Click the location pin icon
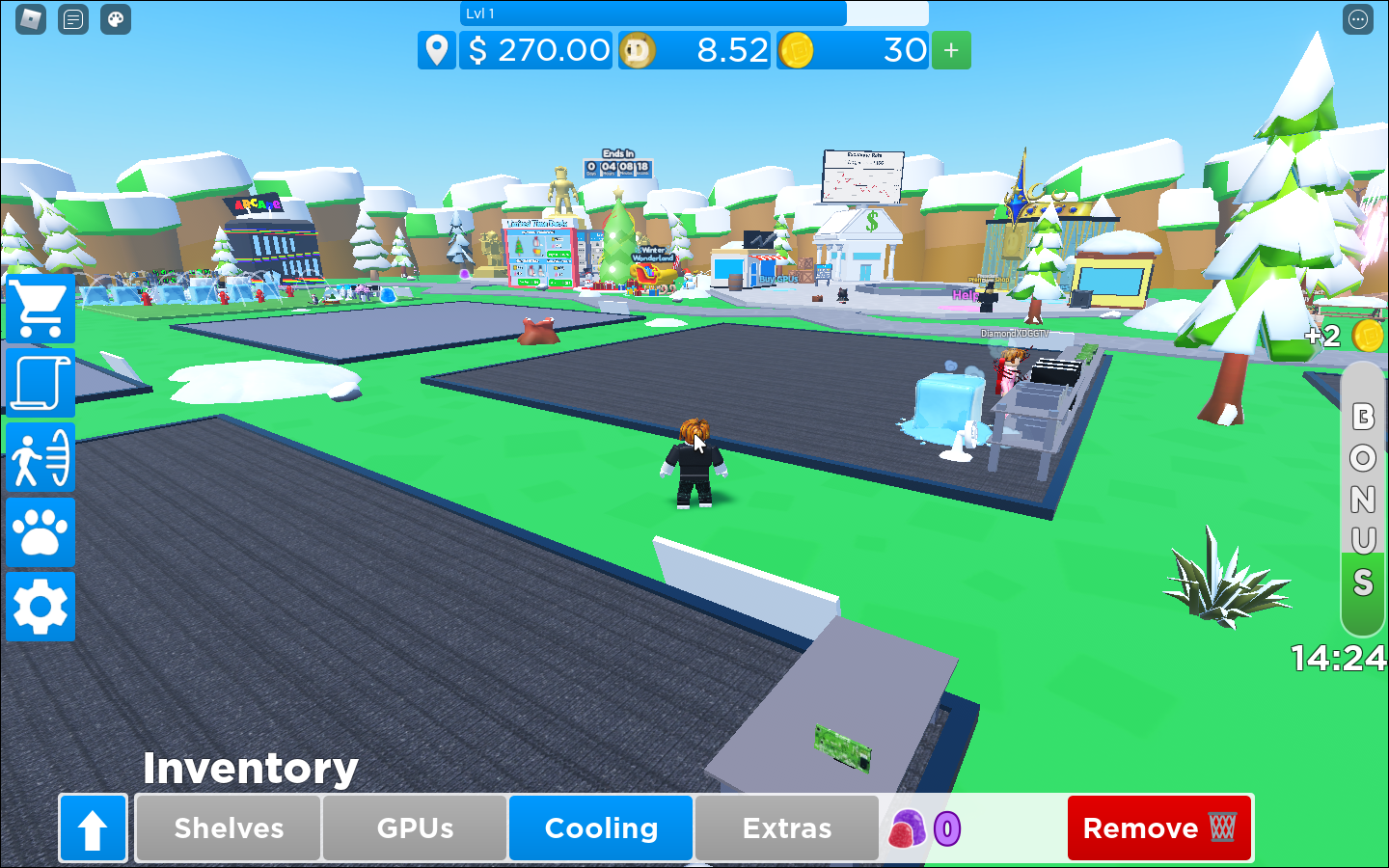The image size is (1389, 868). (x=436, y=50)
